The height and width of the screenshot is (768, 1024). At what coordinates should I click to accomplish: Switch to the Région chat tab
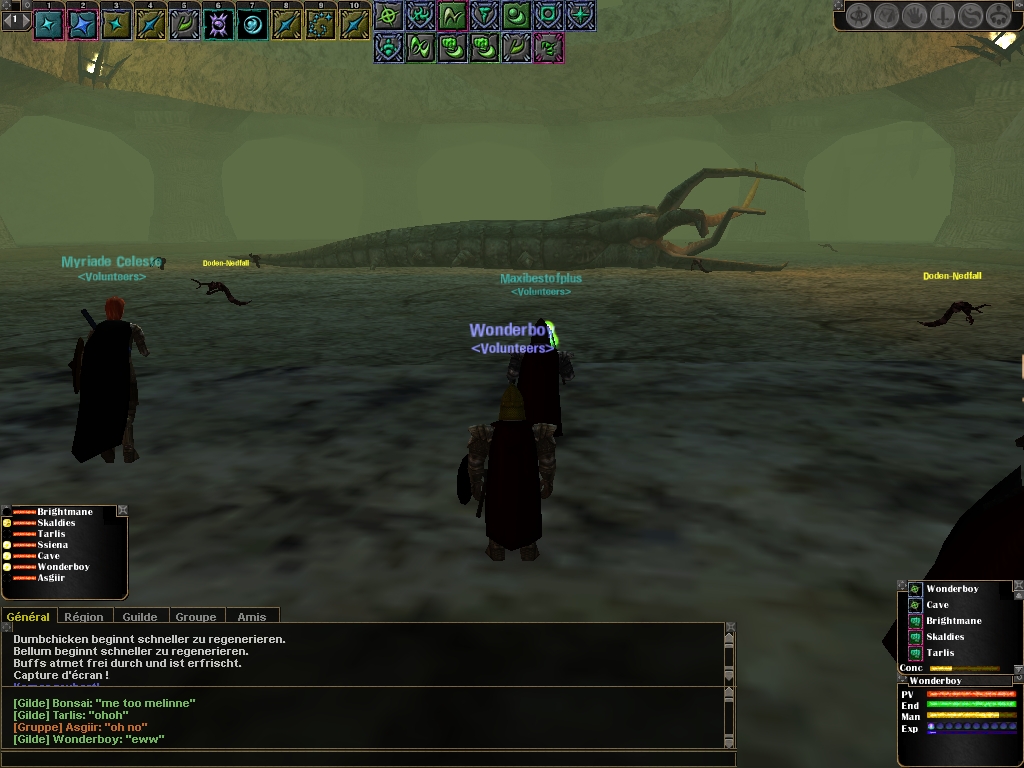(85, 617)
